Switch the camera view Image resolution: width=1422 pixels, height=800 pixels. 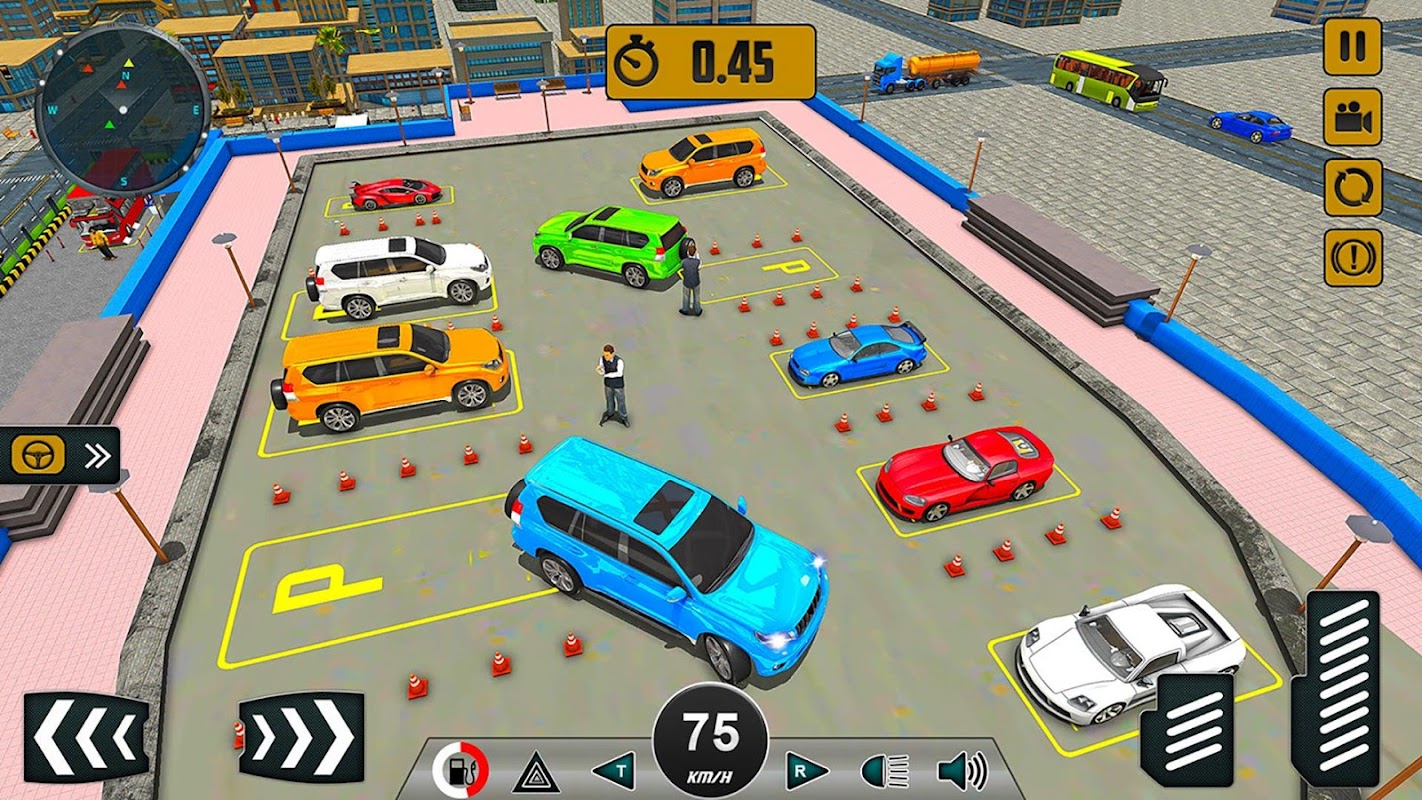pyautogui.click(x=1352, y=117)
